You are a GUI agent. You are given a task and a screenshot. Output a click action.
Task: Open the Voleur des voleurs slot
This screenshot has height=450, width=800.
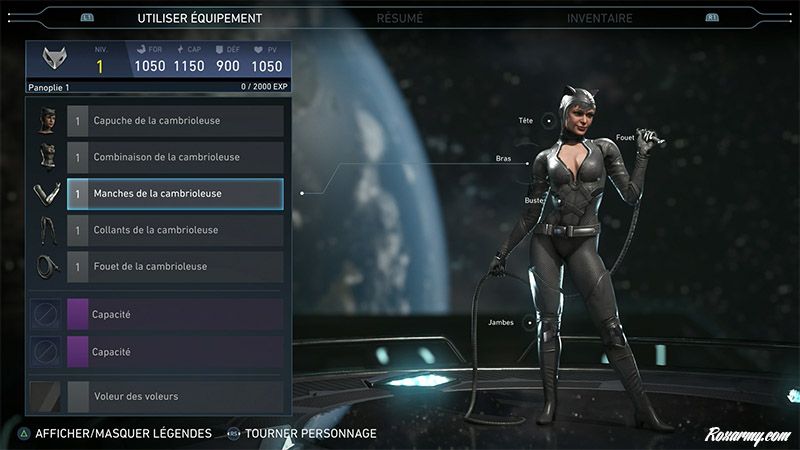point(175,396)
